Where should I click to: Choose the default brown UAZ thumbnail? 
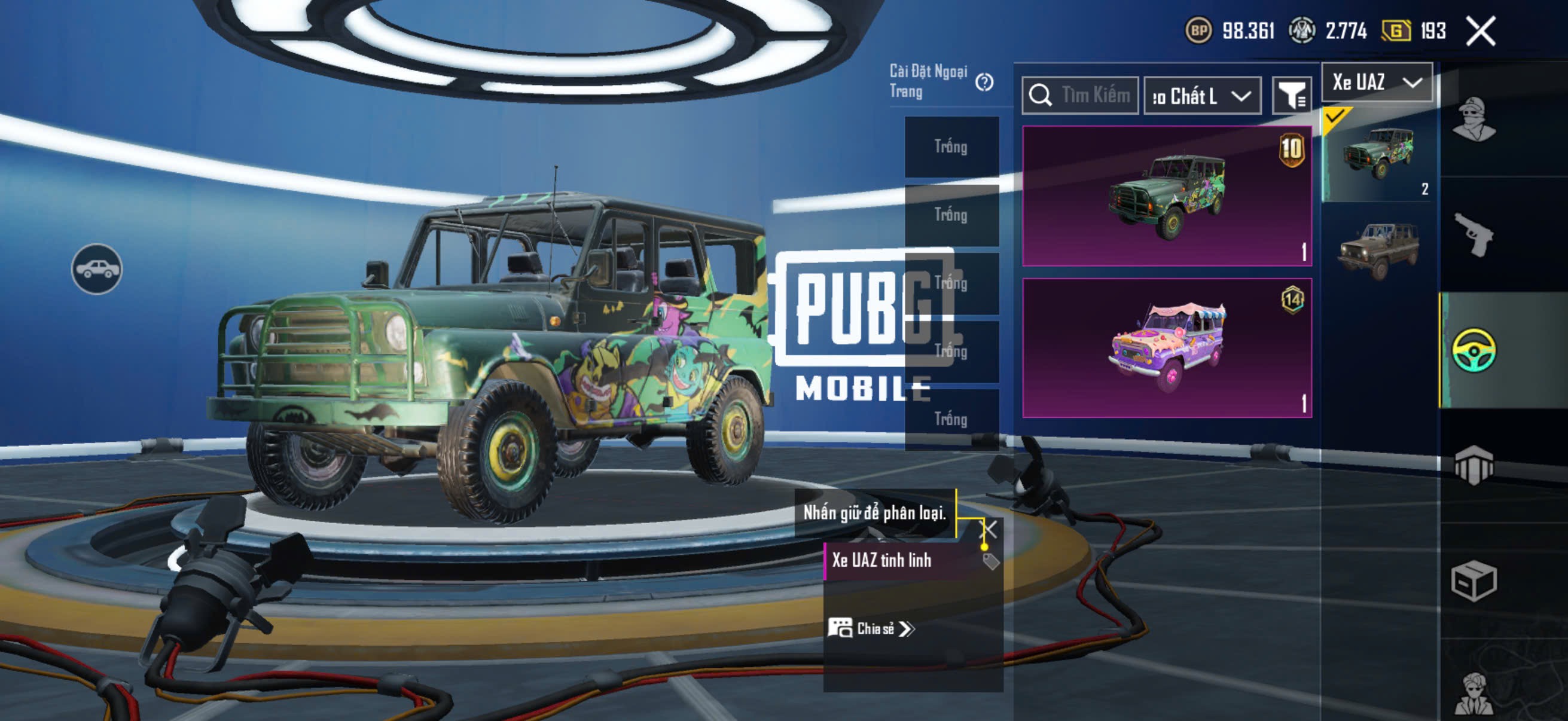click(x=1377, y=249)
